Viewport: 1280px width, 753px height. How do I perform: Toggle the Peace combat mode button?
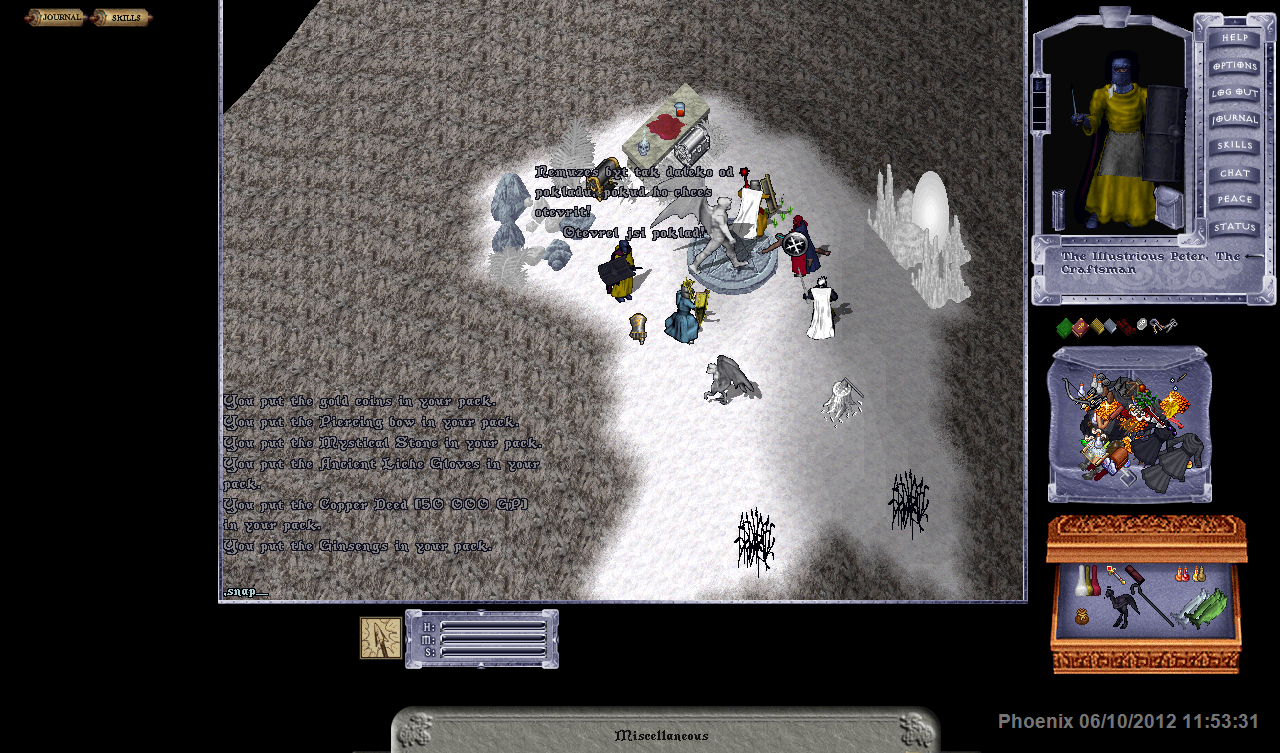point(1234,200)
